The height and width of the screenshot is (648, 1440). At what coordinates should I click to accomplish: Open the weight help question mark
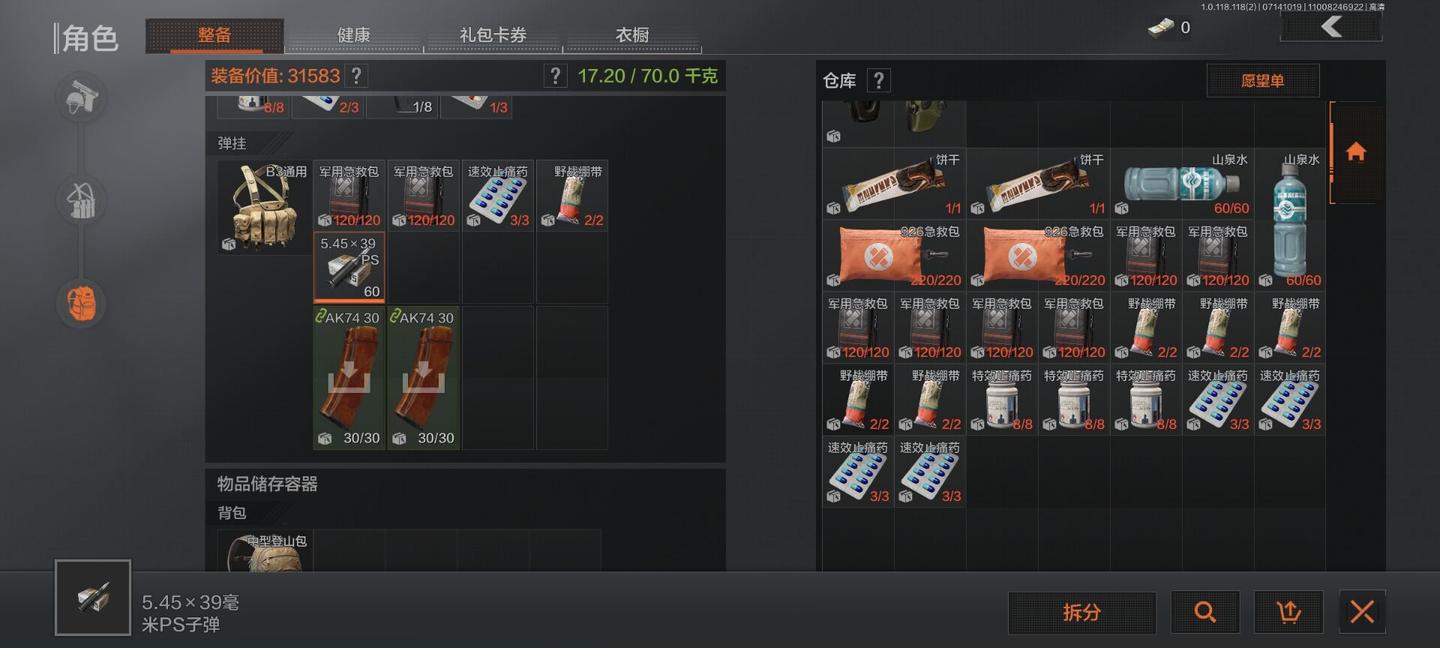coord(555,76)
